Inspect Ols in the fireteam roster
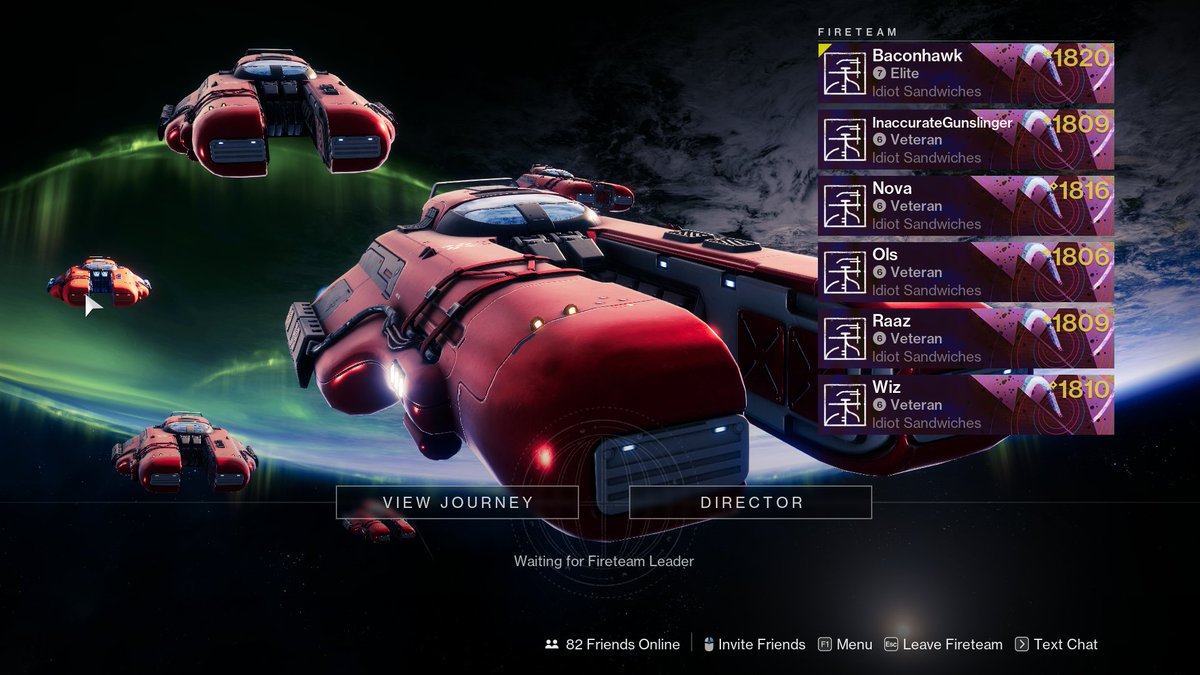The width and height of the screenshot is (1200, 675). [965, 272]
